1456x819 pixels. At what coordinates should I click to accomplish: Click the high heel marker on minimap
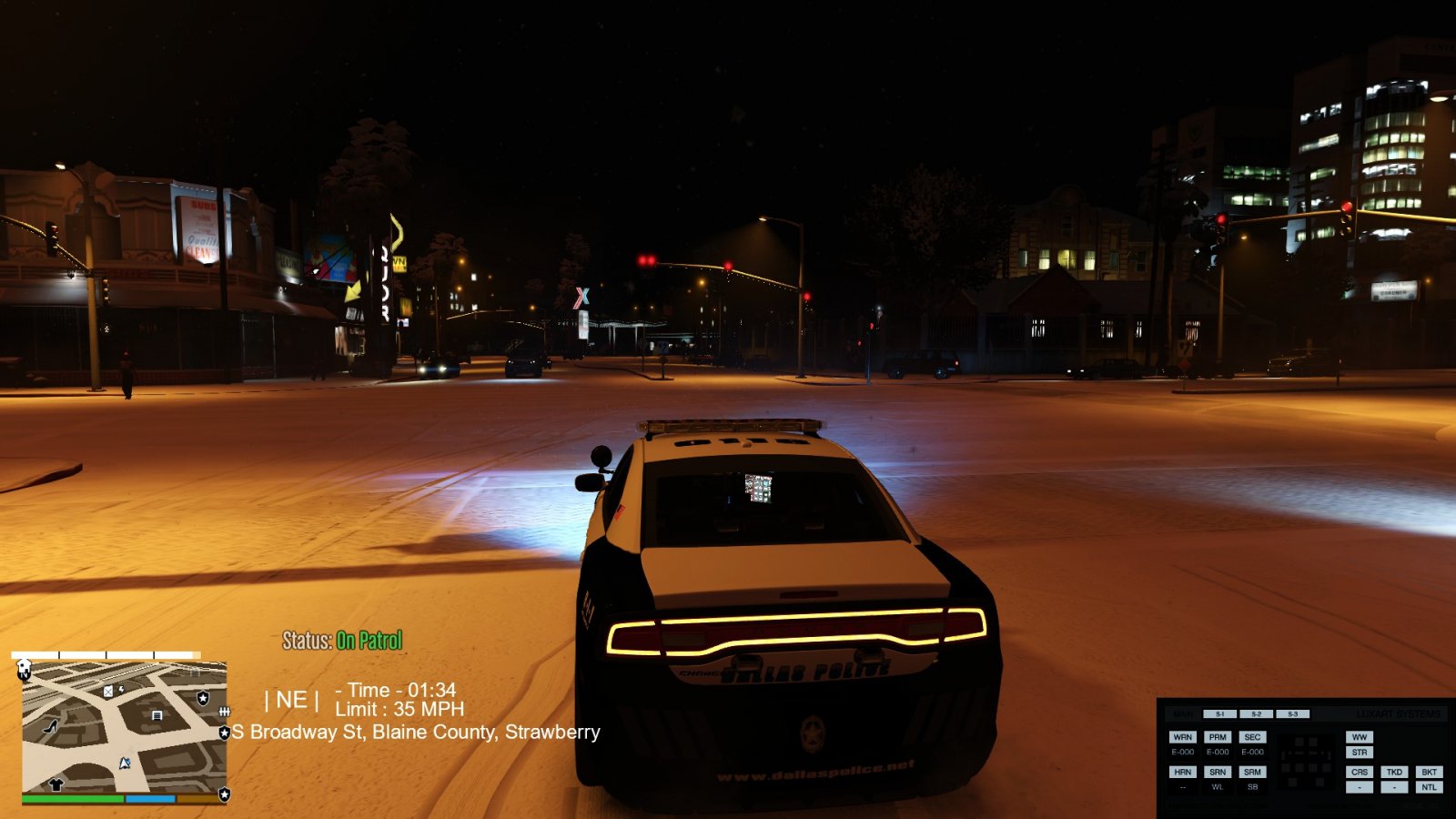[x=51, y=726]
